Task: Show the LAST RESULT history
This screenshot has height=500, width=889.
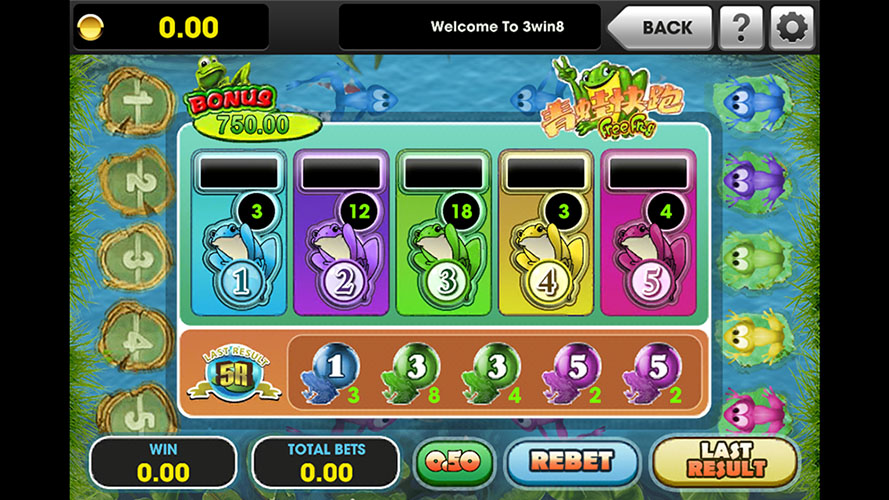Action: 724,462
